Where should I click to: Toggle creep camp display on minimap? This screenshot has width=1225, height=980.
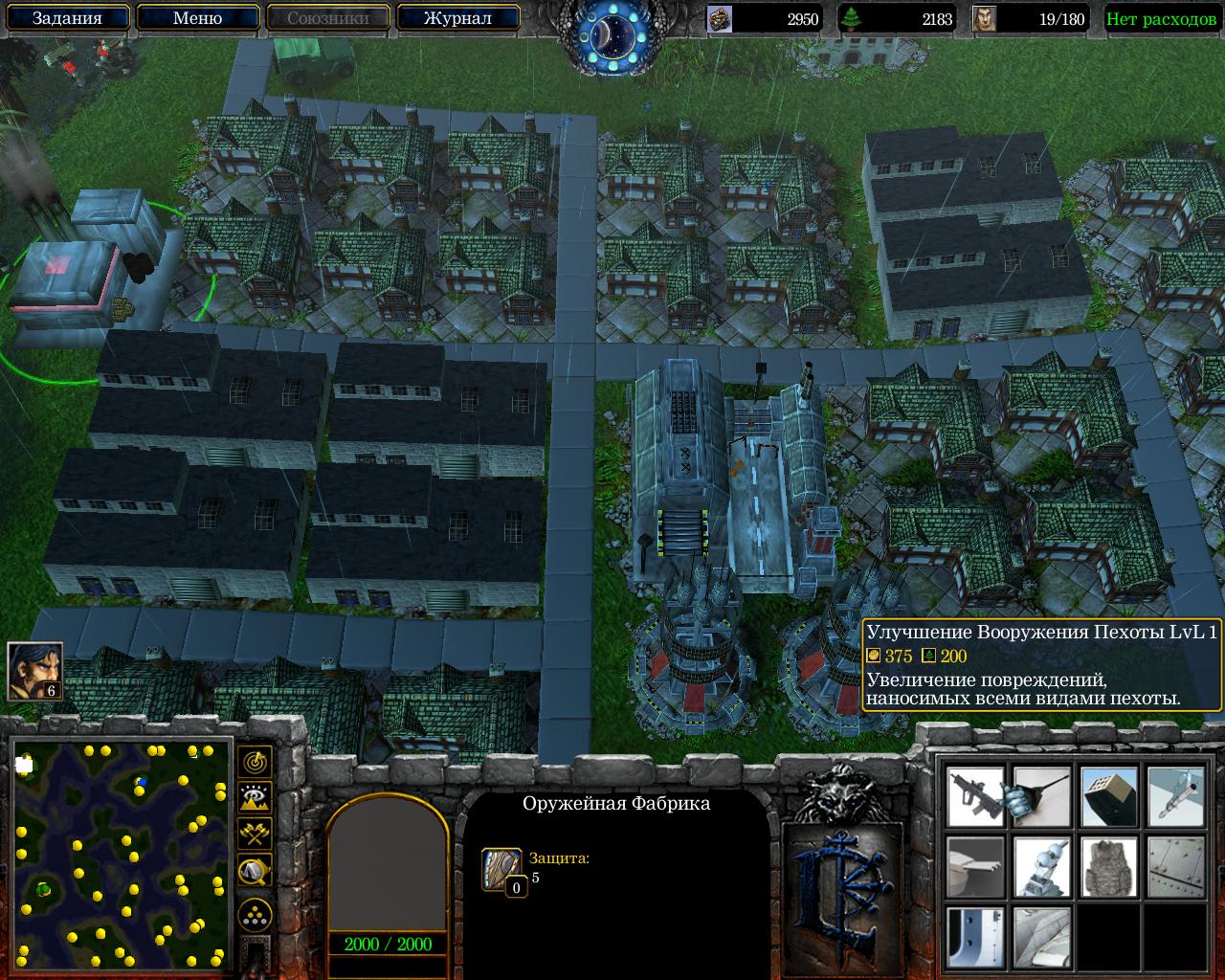point(255,871)
